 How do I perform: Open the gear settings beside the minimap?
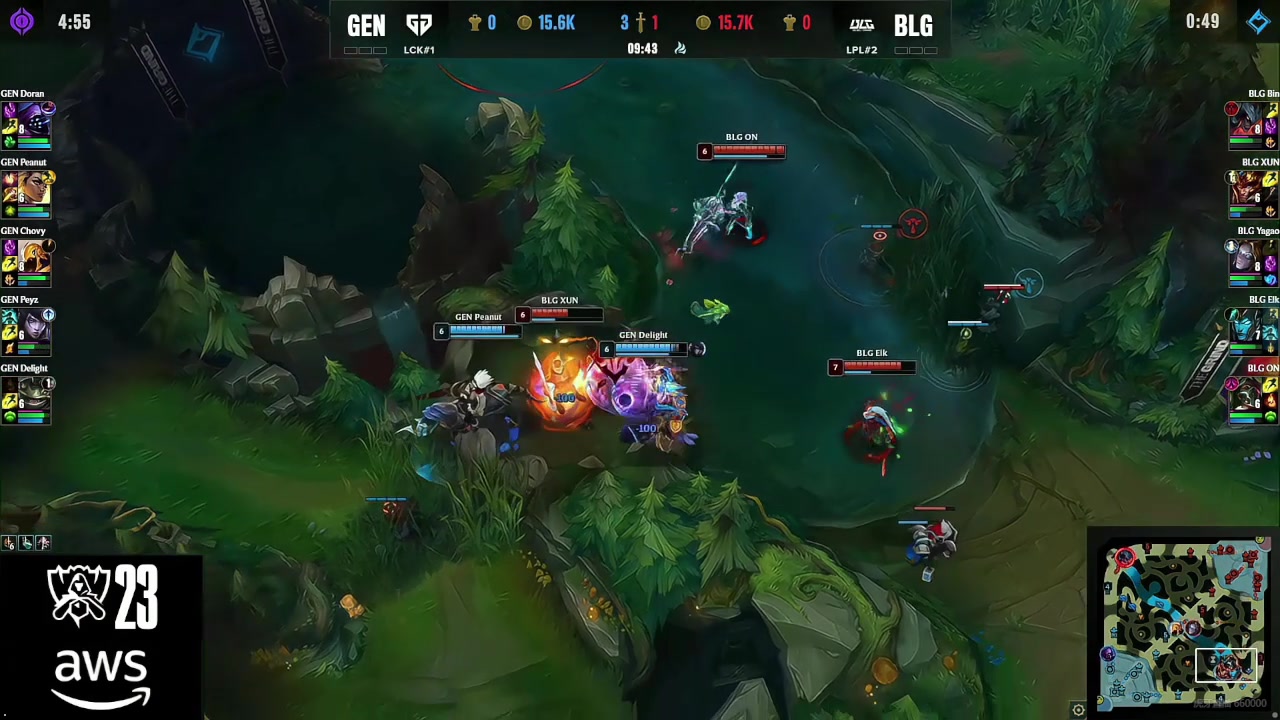click(1078, 710)
